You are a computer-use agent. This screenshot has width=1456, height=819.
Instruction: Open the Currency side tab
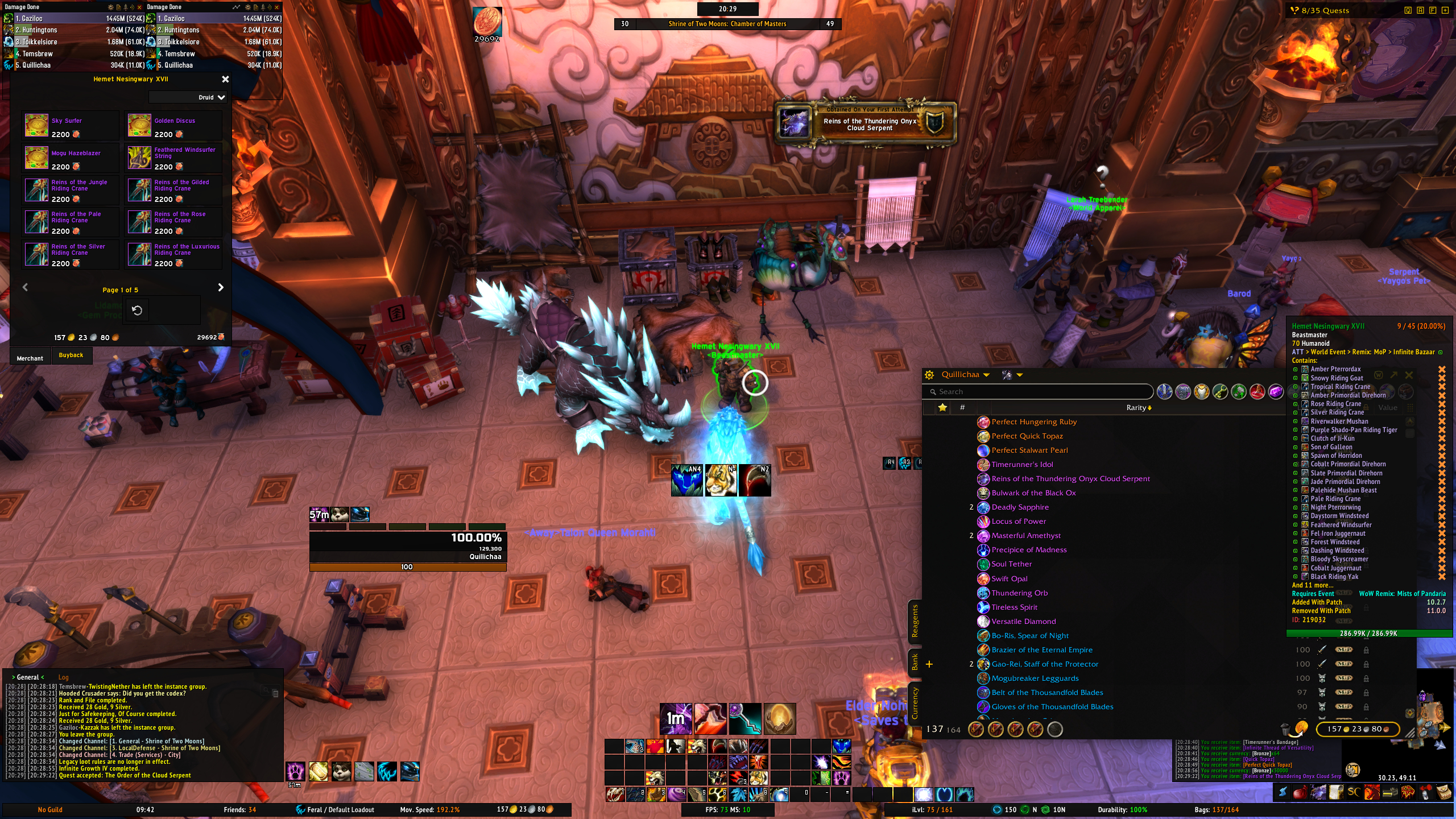[915, 704]
